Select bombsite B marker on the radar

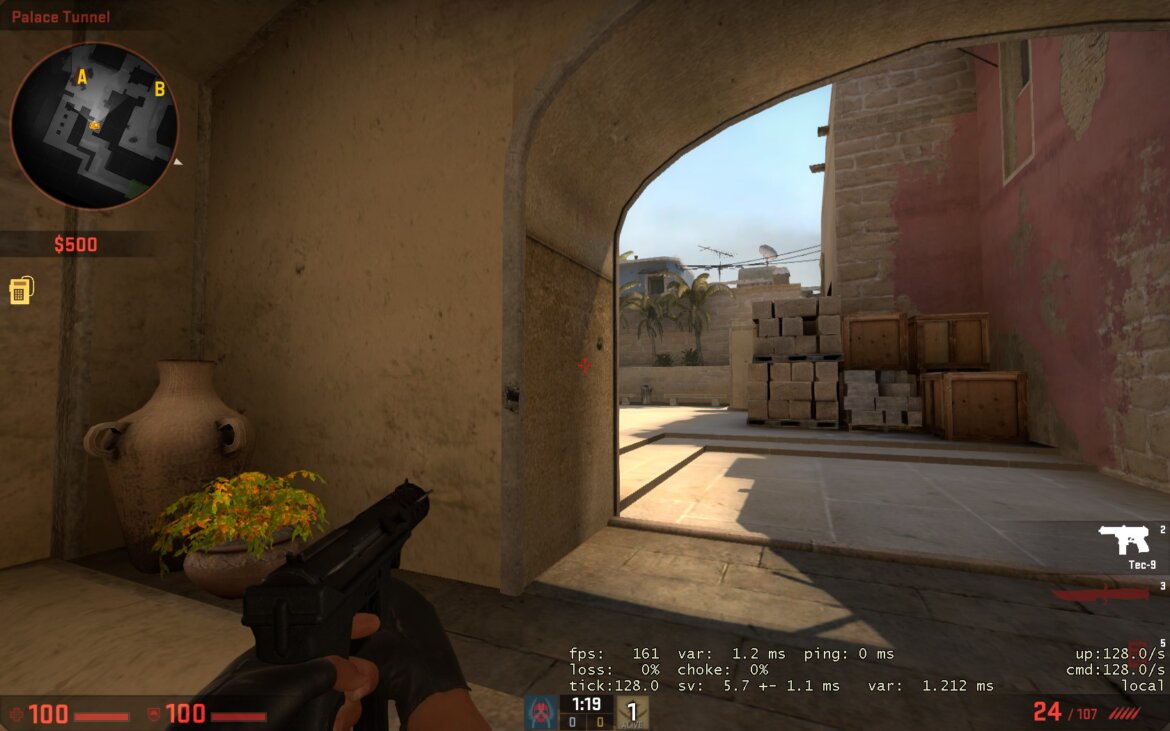pos(159,89)
